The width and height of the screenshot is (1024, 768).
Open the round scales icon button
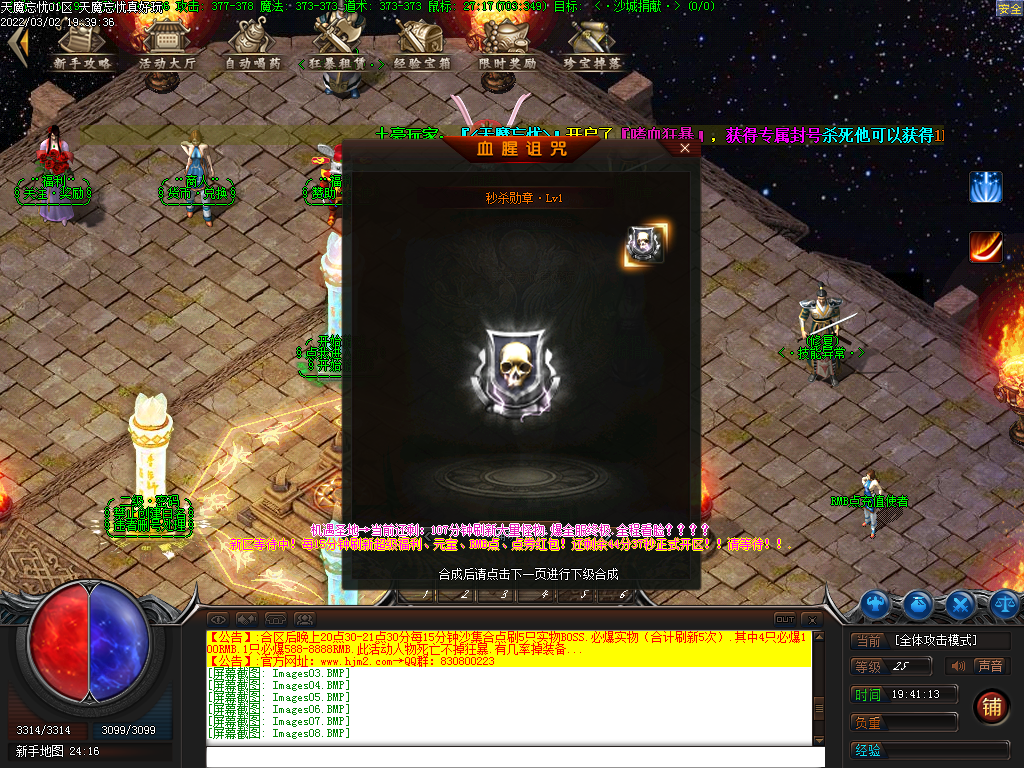pos(1004,603)
